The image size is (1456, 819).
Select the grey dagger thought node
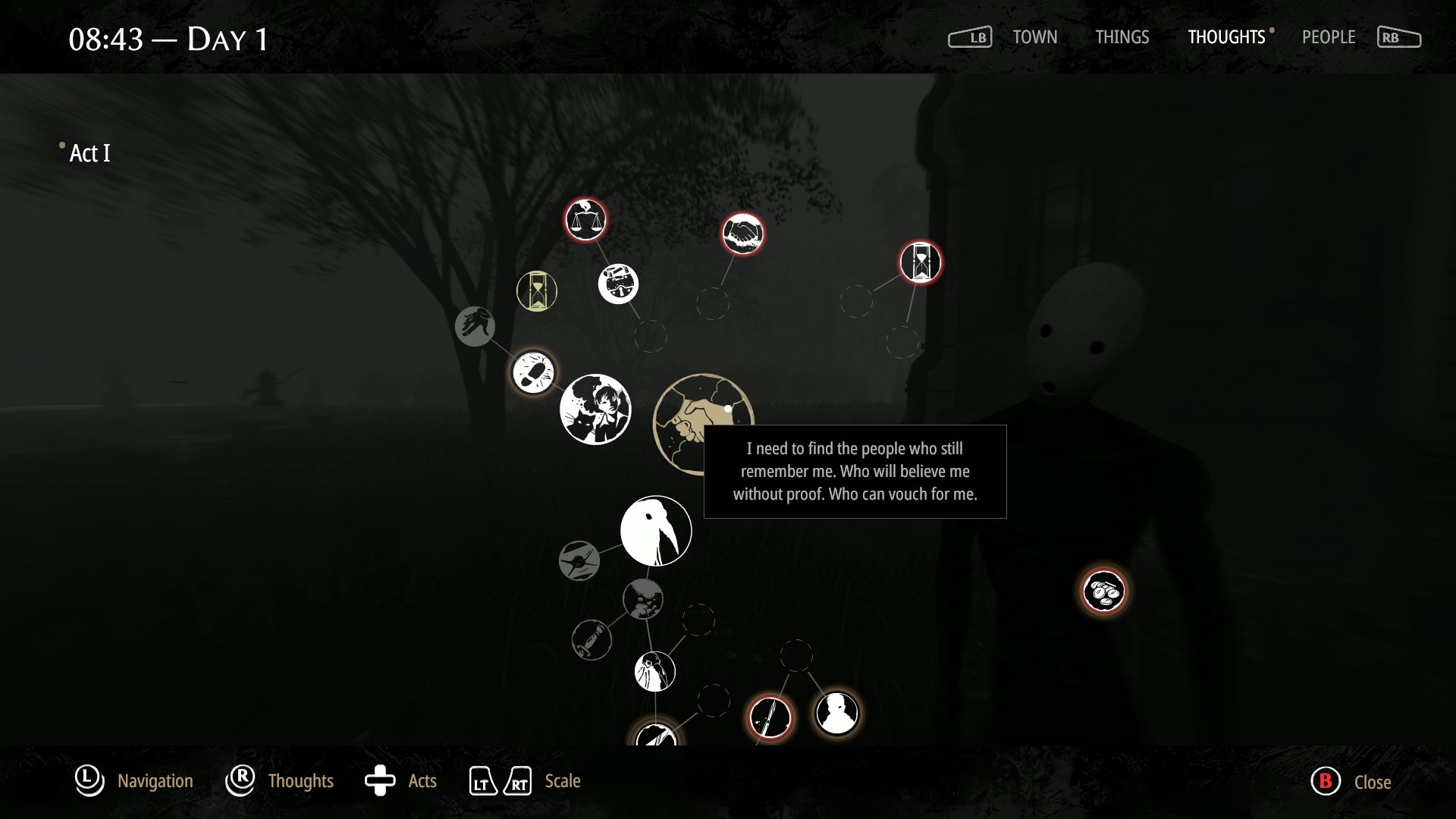[x=591, y=639]
